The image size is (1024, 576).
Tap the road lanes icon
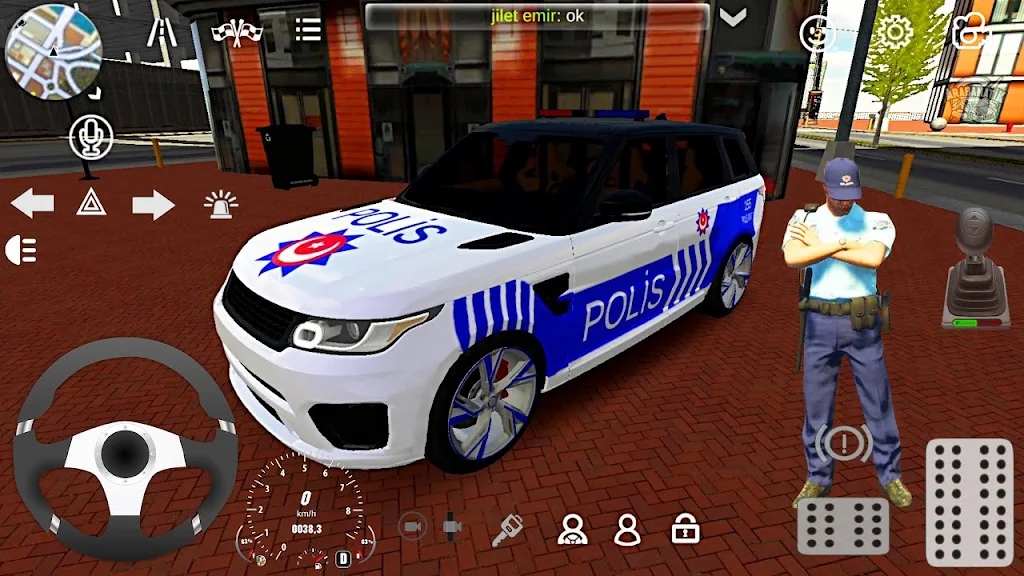(x=160, y=31)
